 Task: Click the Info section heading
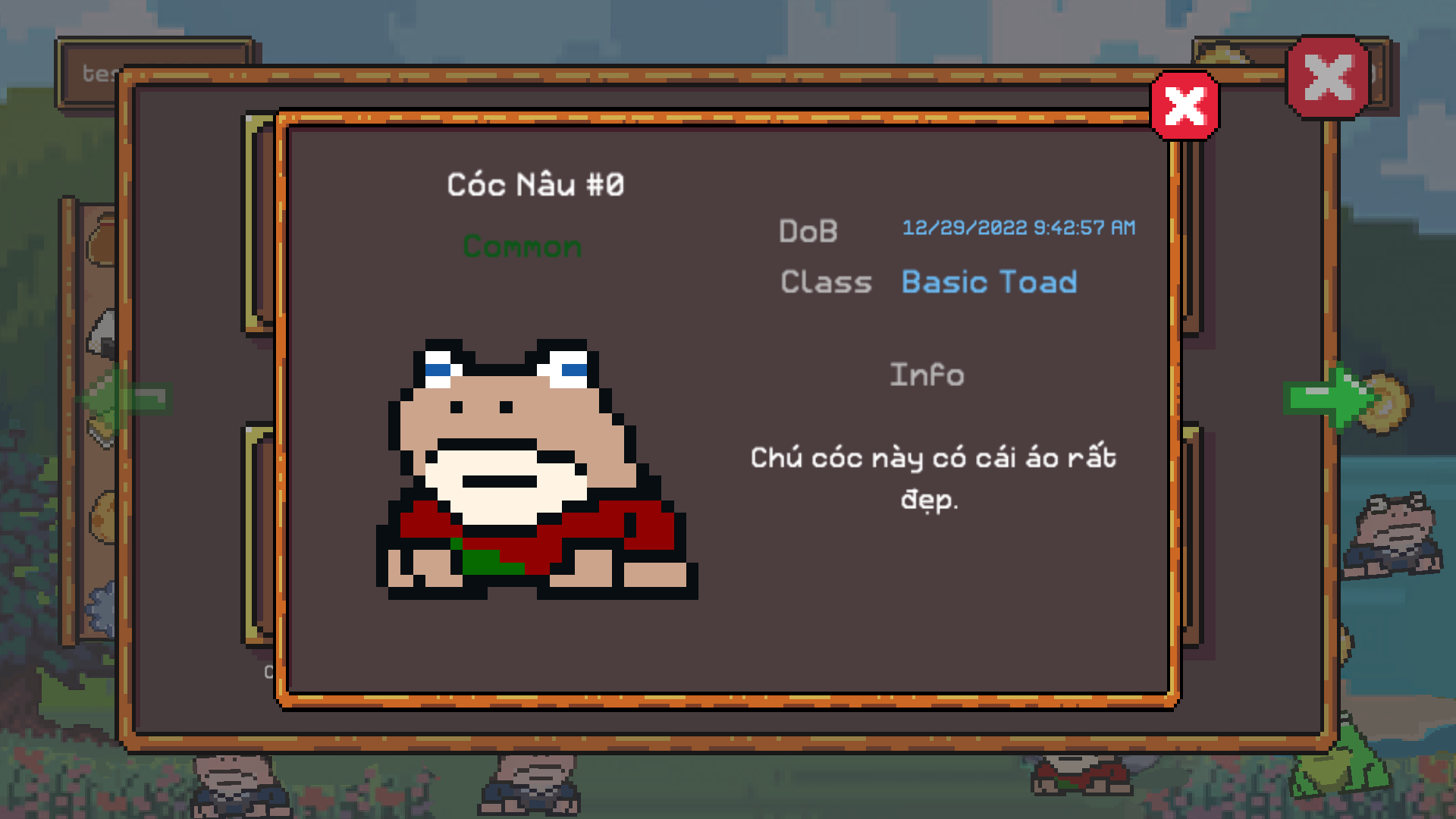(927, 374)
